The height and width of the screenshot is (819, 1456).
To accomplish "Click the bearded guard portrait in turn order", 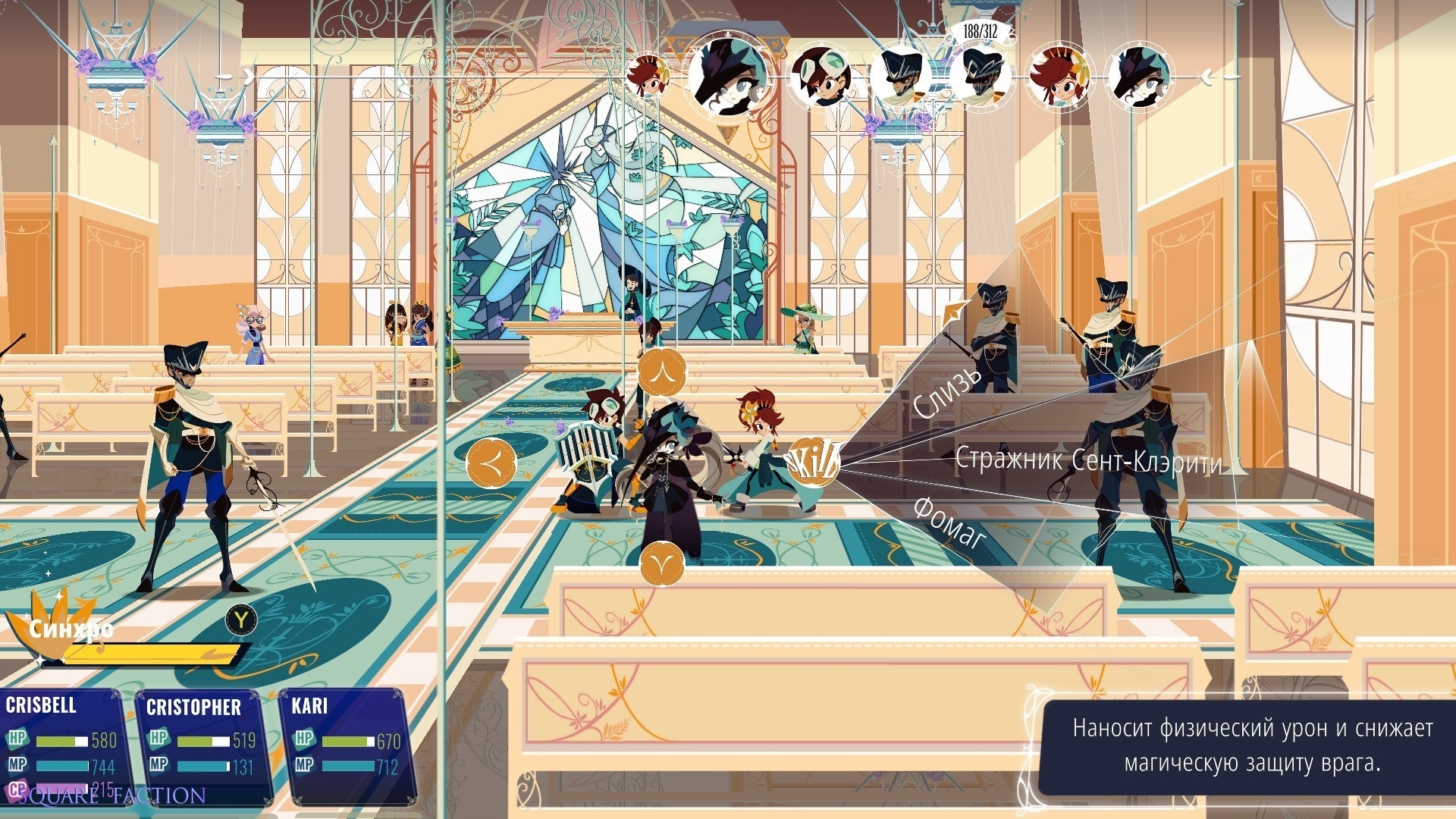I will pyautogui.click(x=900, y=76).
